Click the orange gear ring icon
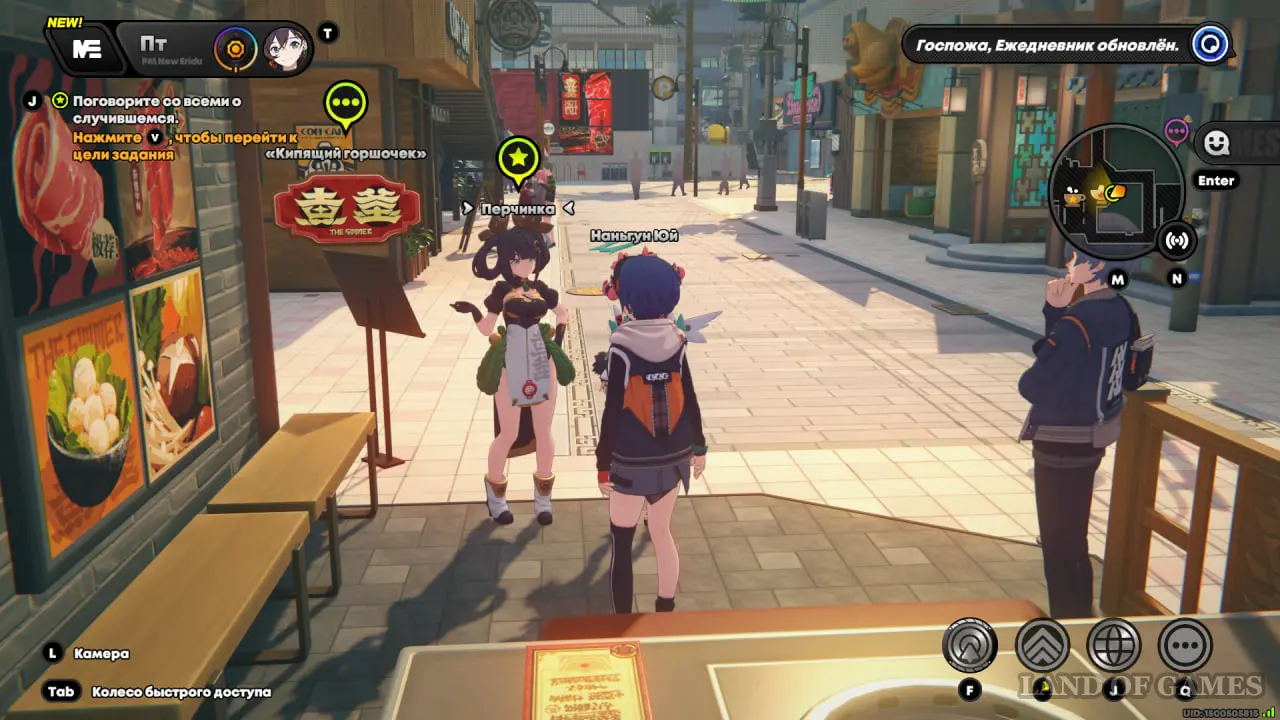The height and width of the screenshot is (720, 1280). click(236, 47)
